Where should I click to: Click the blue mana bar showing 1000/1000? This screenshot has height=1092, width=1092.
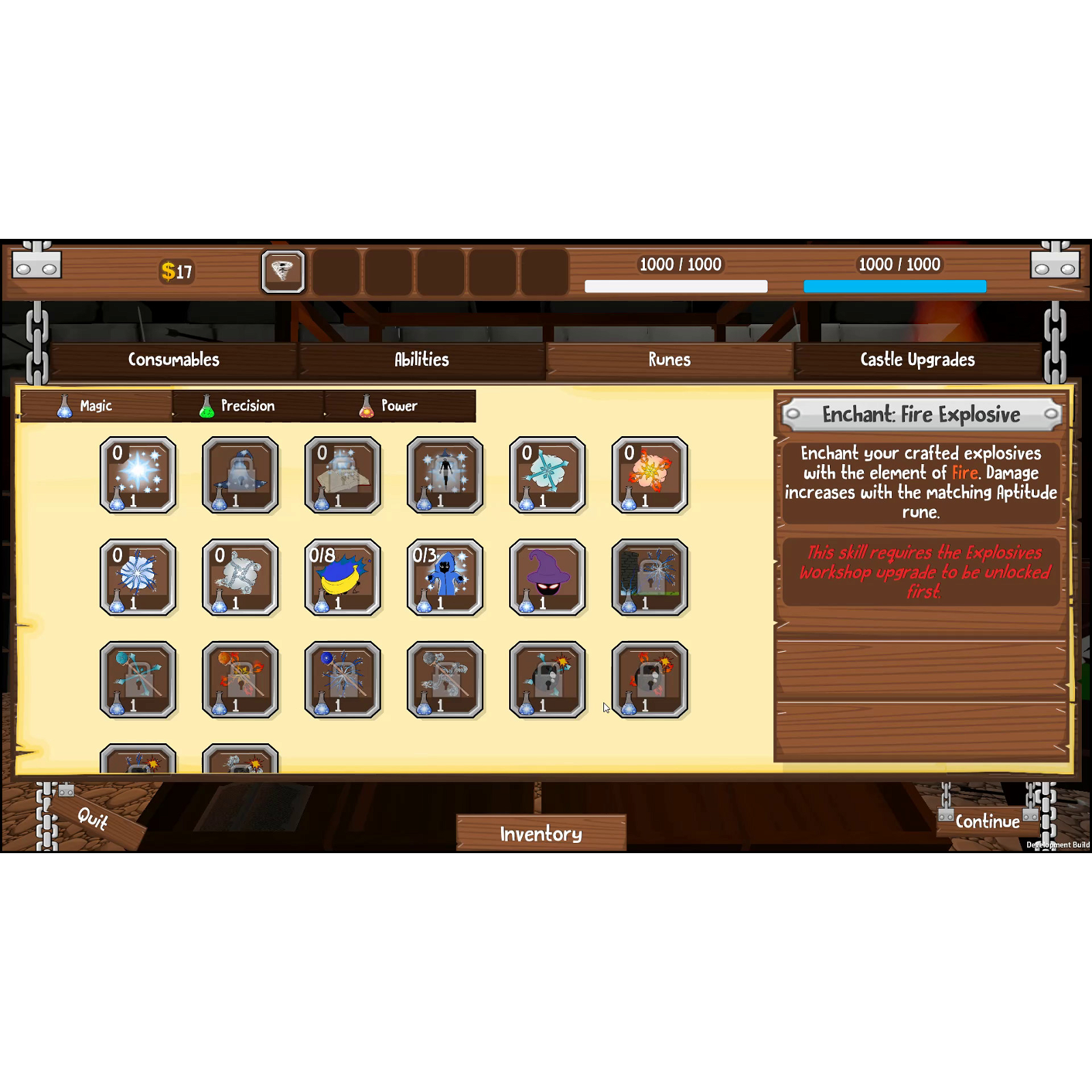pos(894,285)
